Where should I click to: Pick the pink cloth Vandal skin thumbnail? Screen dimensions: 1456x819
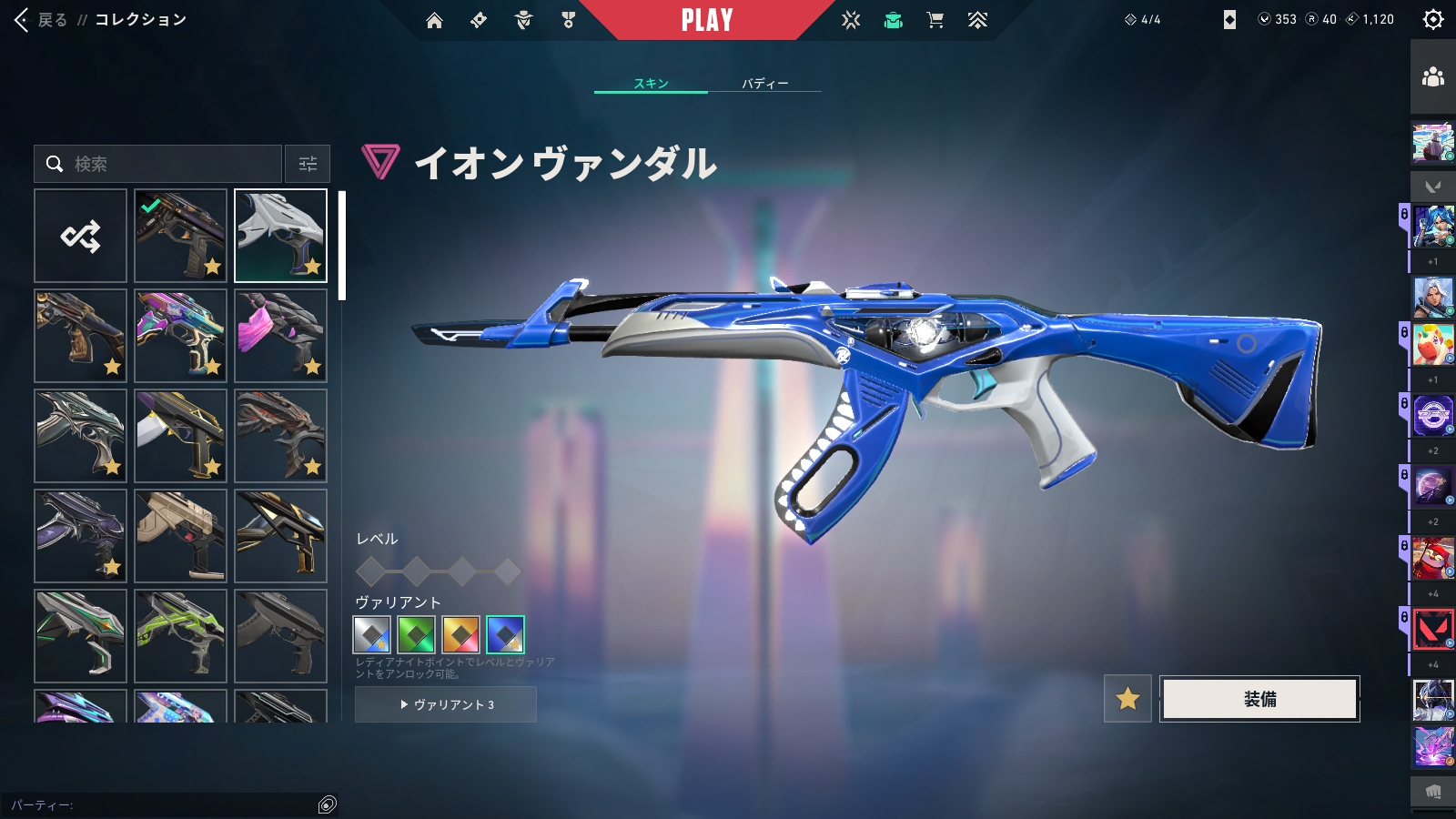click(x=280, y=336)
